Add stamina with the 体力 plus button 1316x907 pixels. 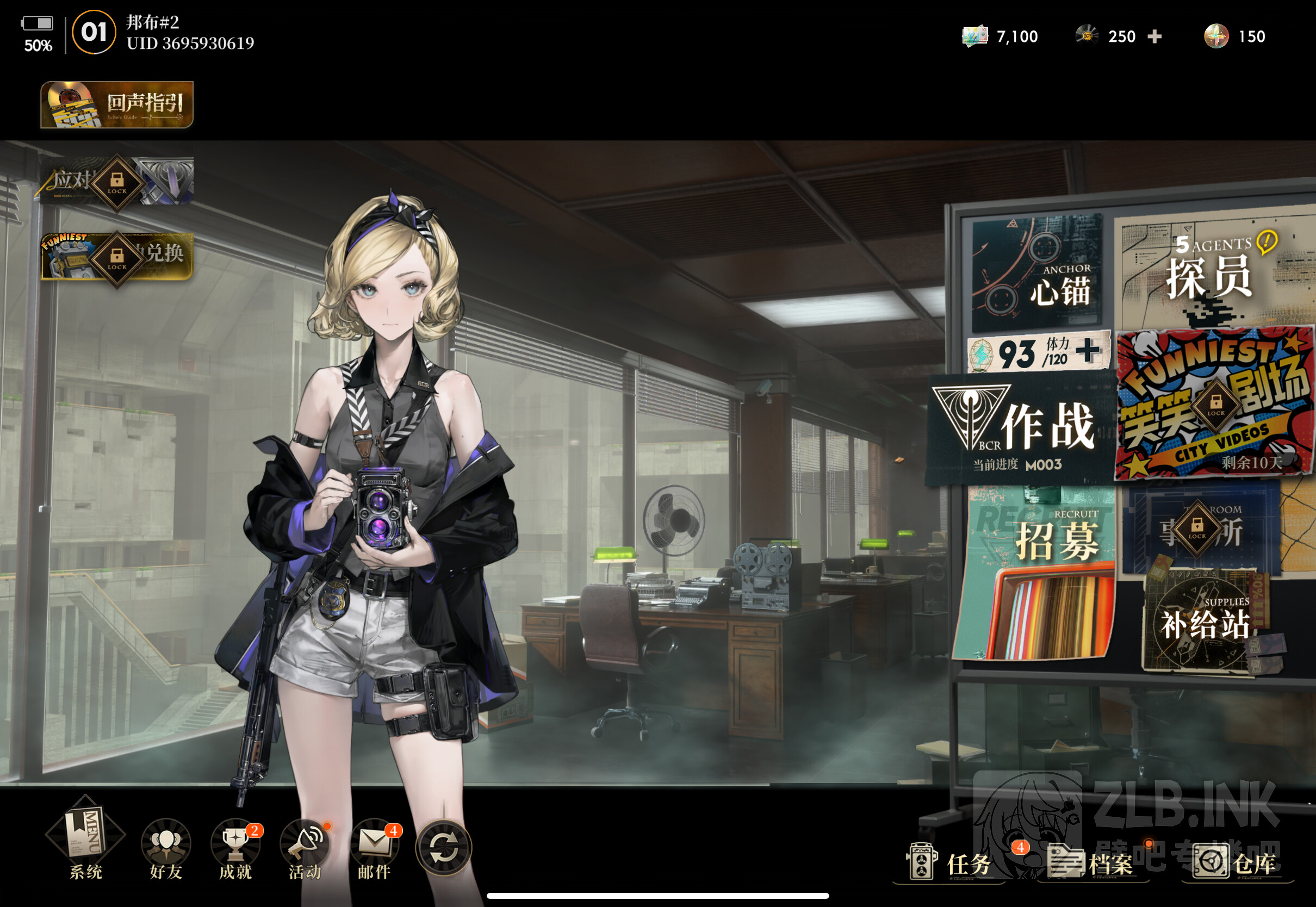click(1087, 351)
